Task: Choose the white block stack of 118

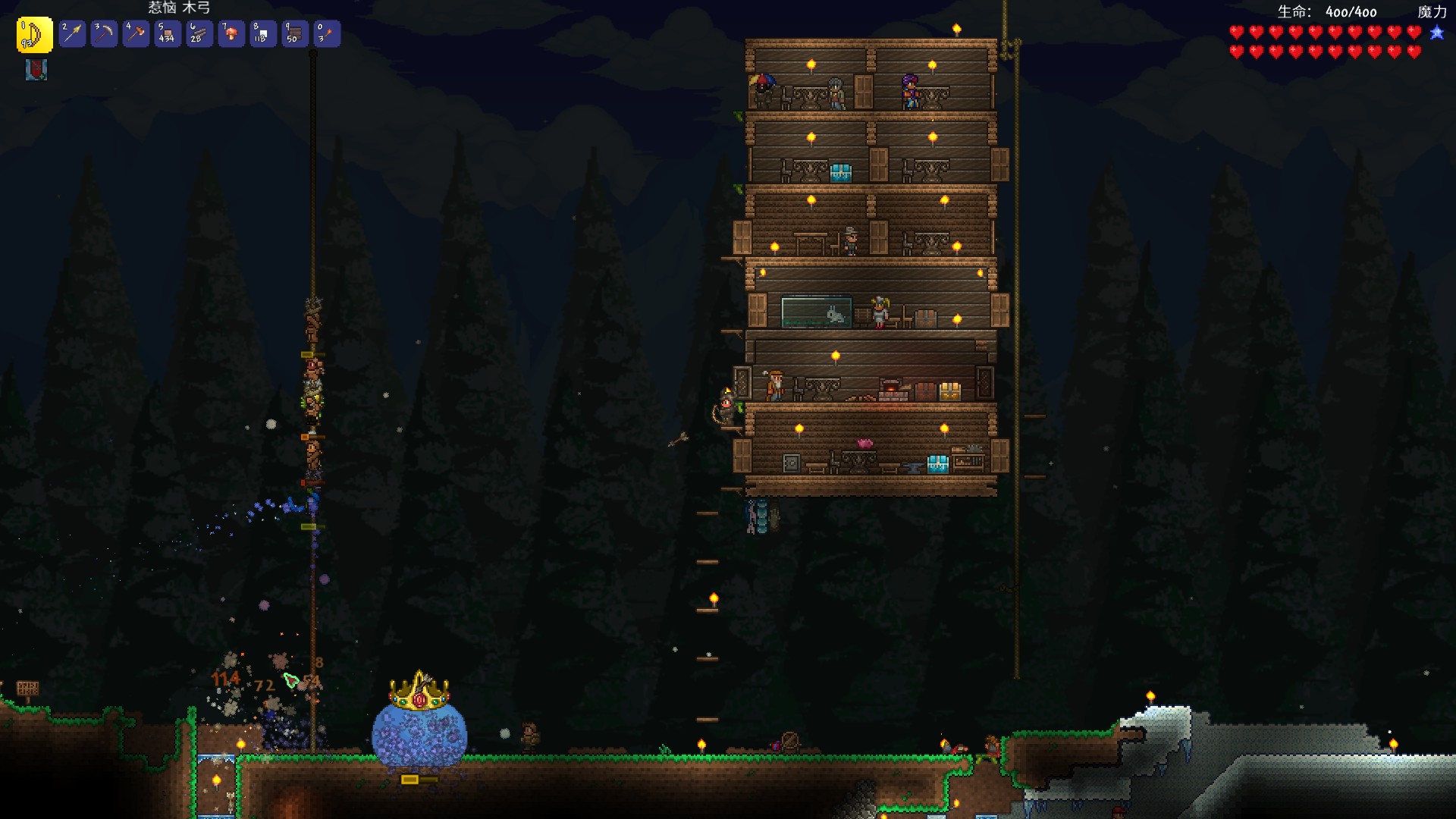Action: pos(263,34)
